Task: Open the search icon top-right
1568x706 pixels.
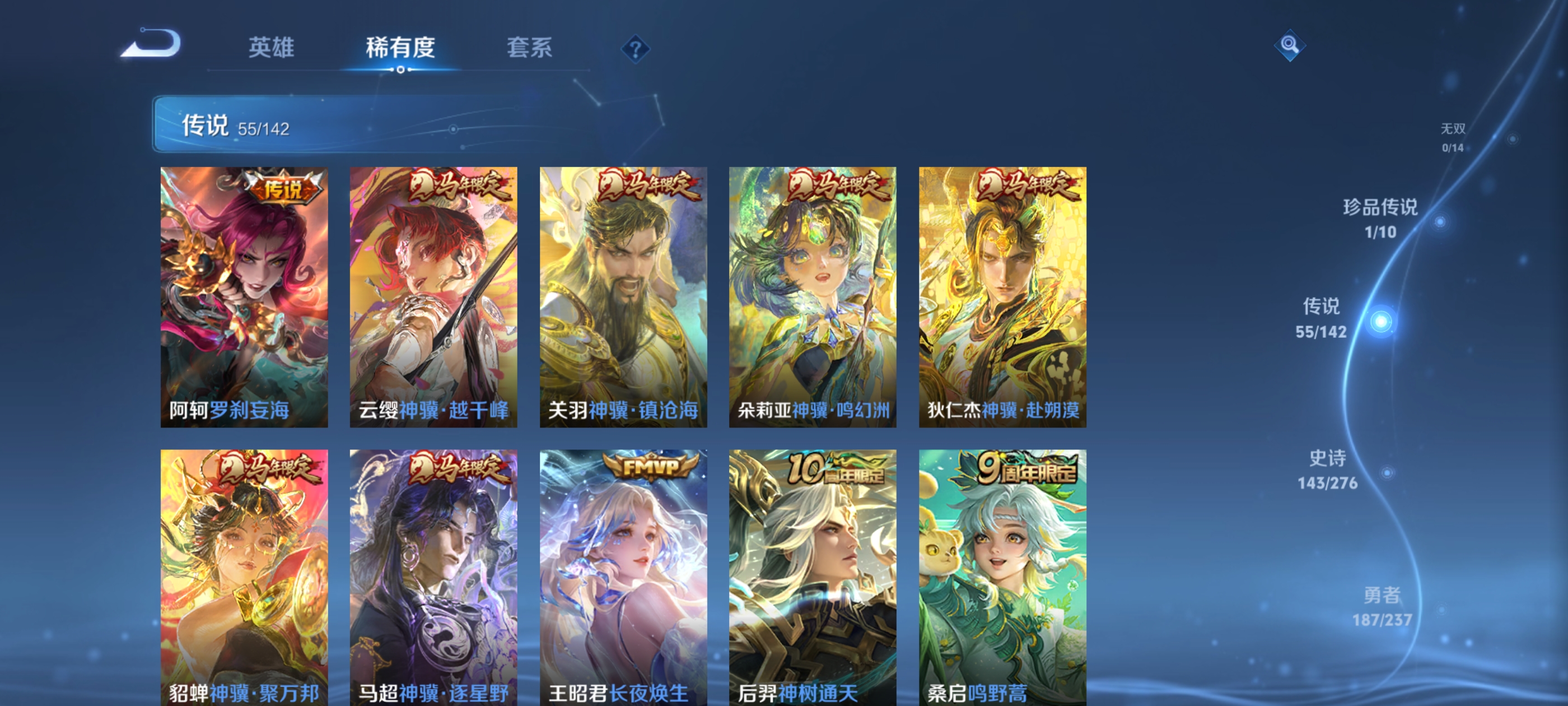Action: point(1290,46)
